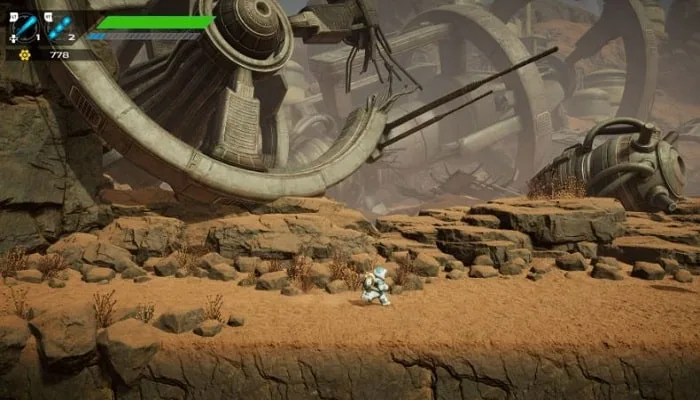Select the second blue capsule item icon
Screen dimensions: 700x400
coord(58,27)
